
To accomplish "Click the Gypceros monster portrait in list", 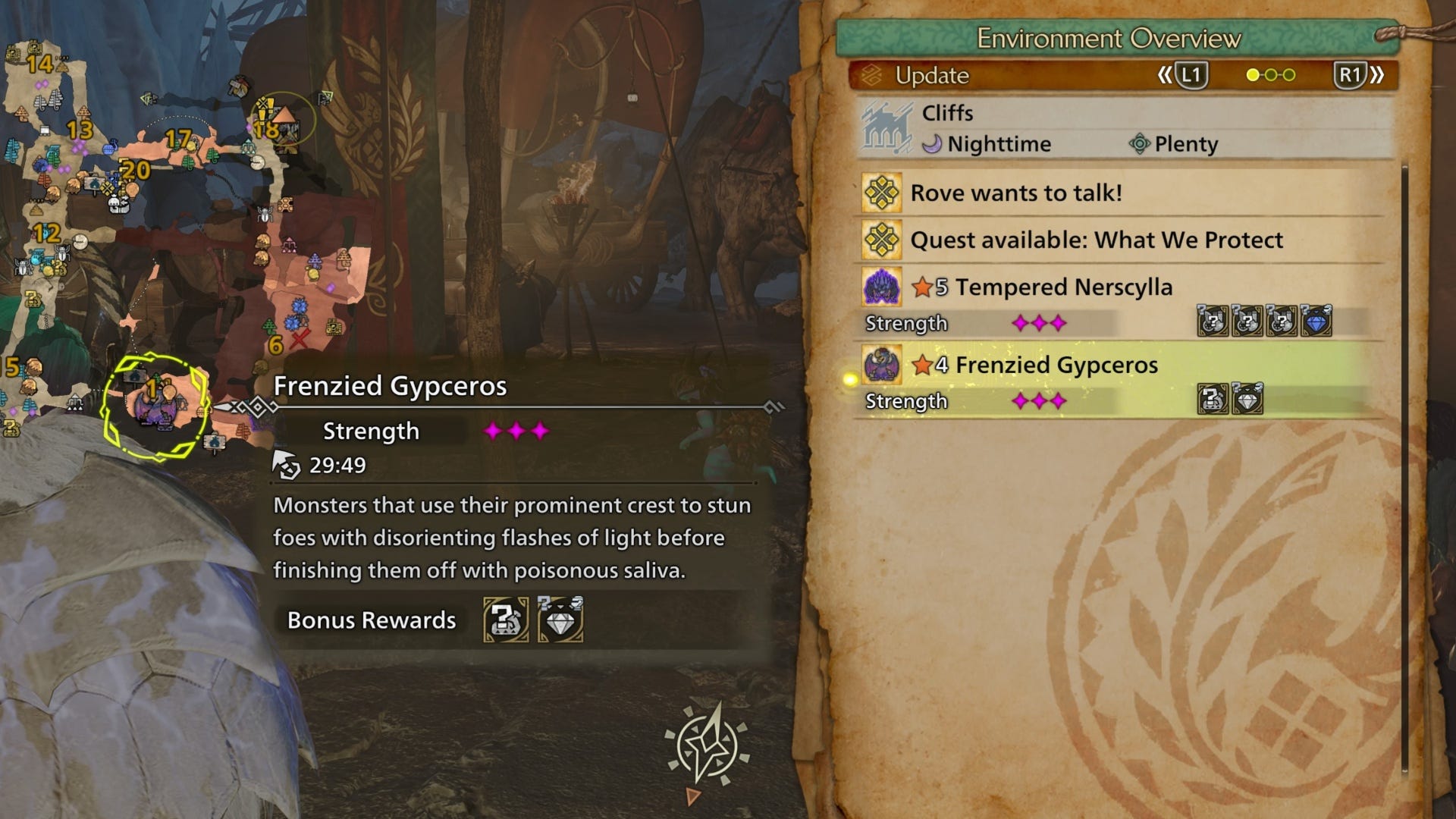I will [x=882, y=366].
